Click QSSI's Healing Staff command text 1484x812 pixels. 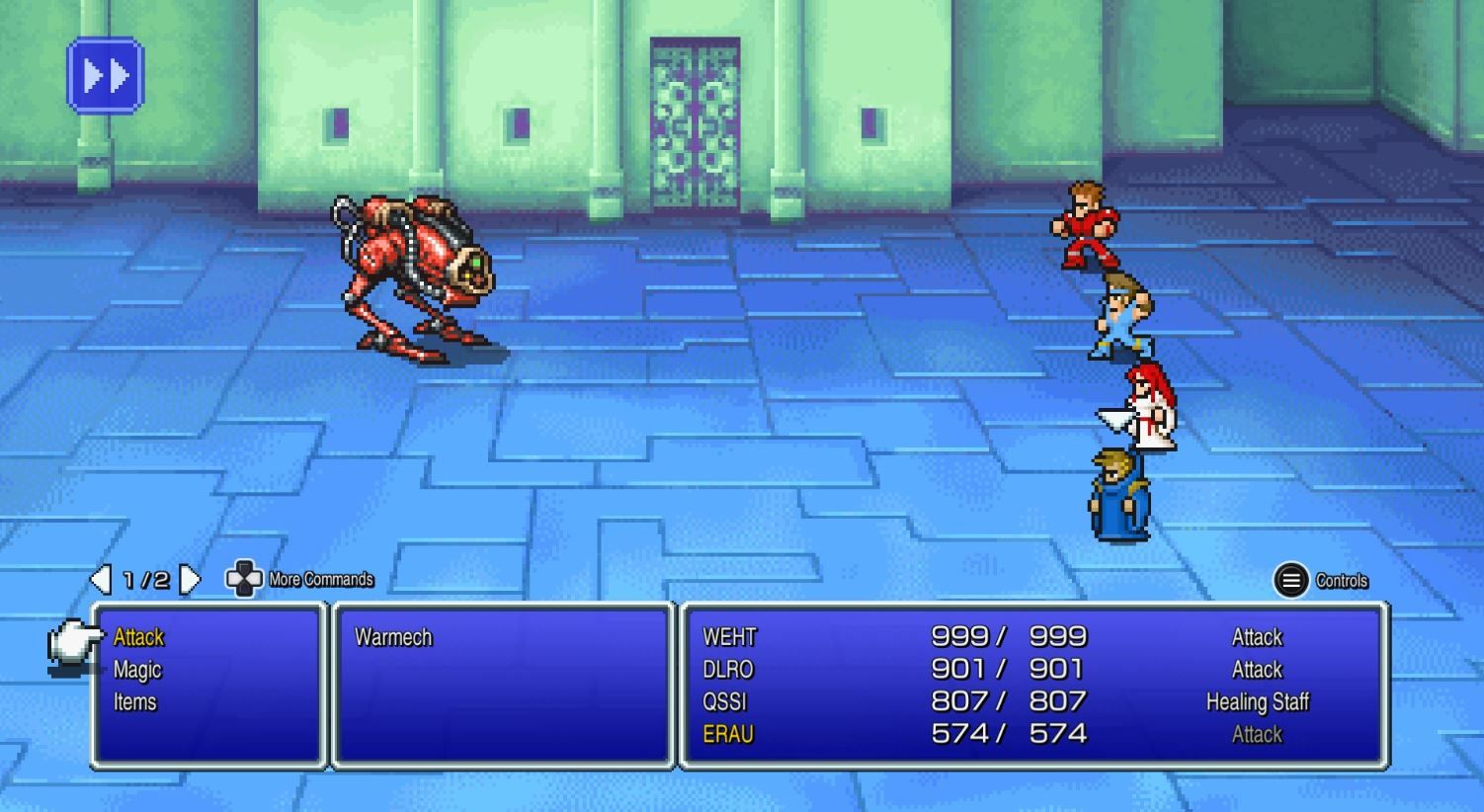tap(1257, 702)
